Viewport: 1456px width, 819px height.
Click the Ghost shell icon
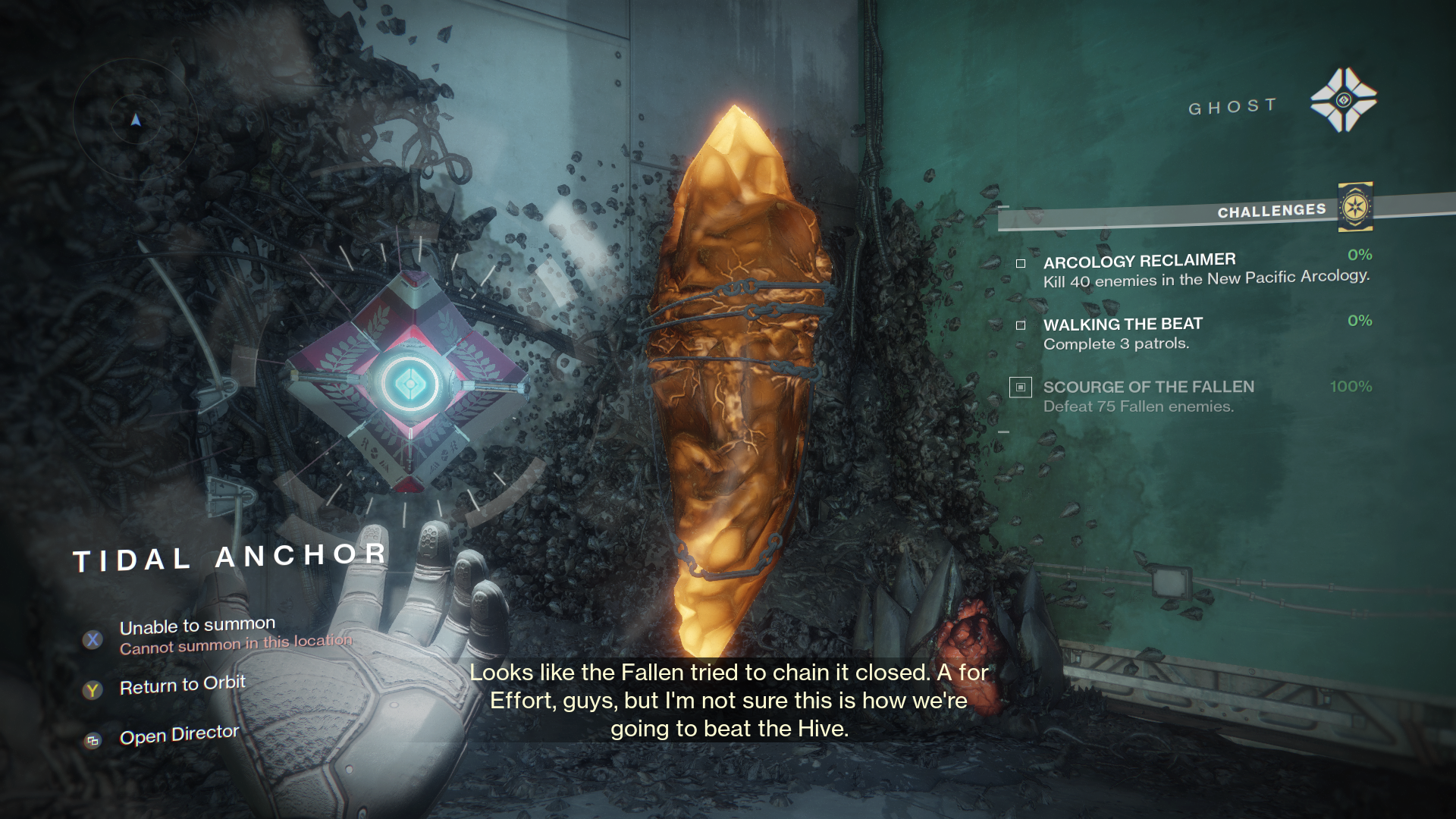[x=1343, y=100]
